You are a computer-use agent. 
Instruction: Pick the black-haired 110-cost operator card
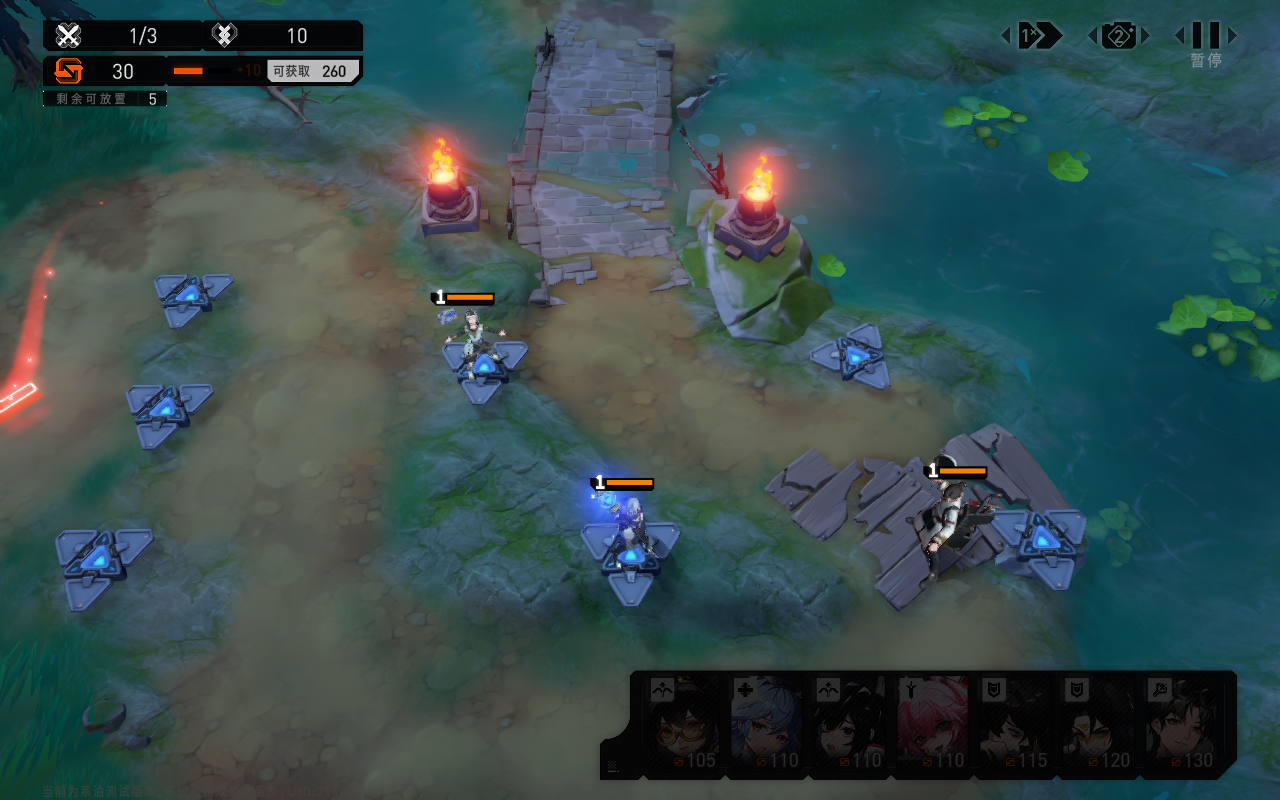coord(850,724)
